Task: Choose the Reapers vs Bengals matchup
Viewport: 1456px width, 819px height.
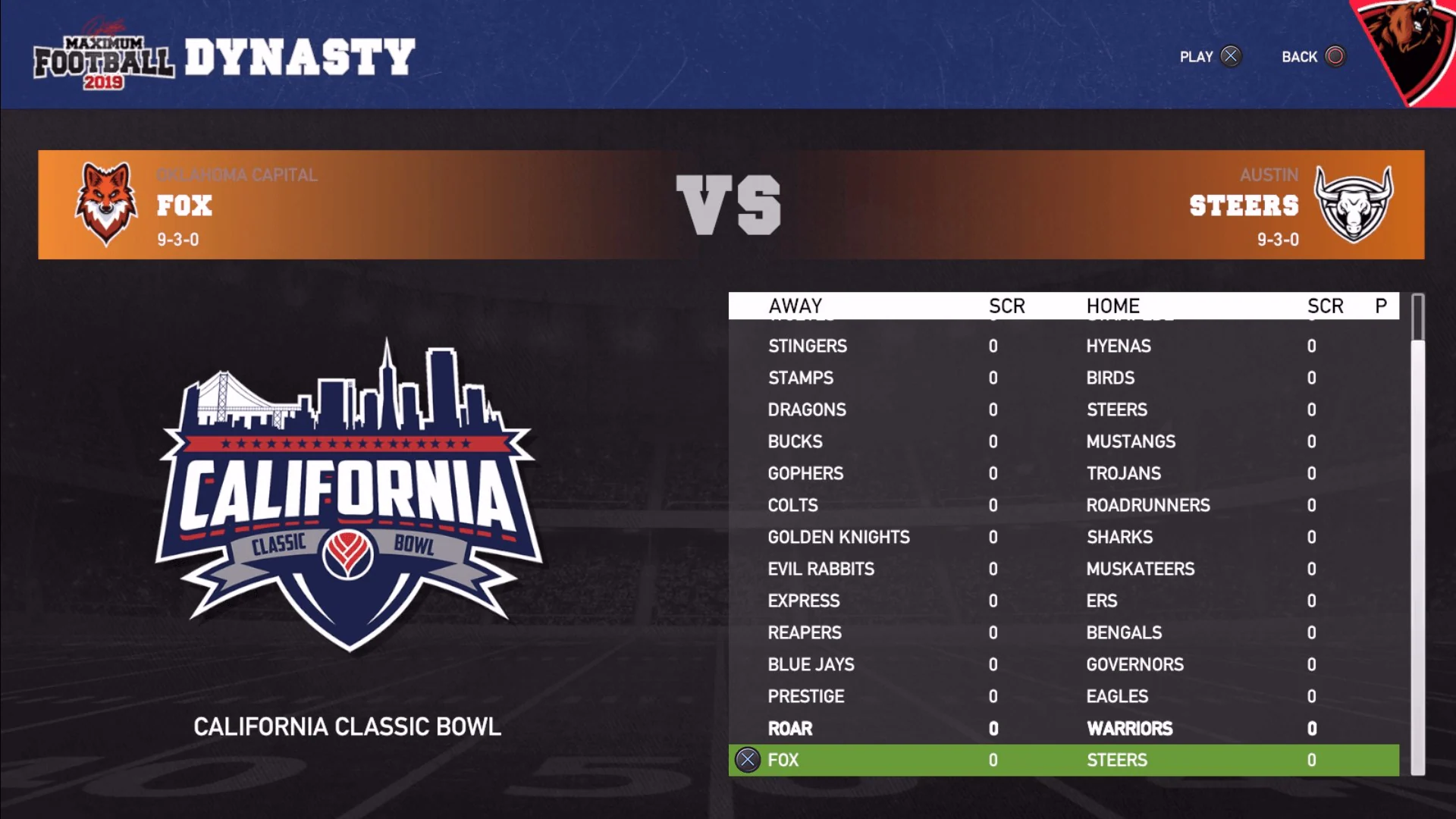Action: 1062,632
